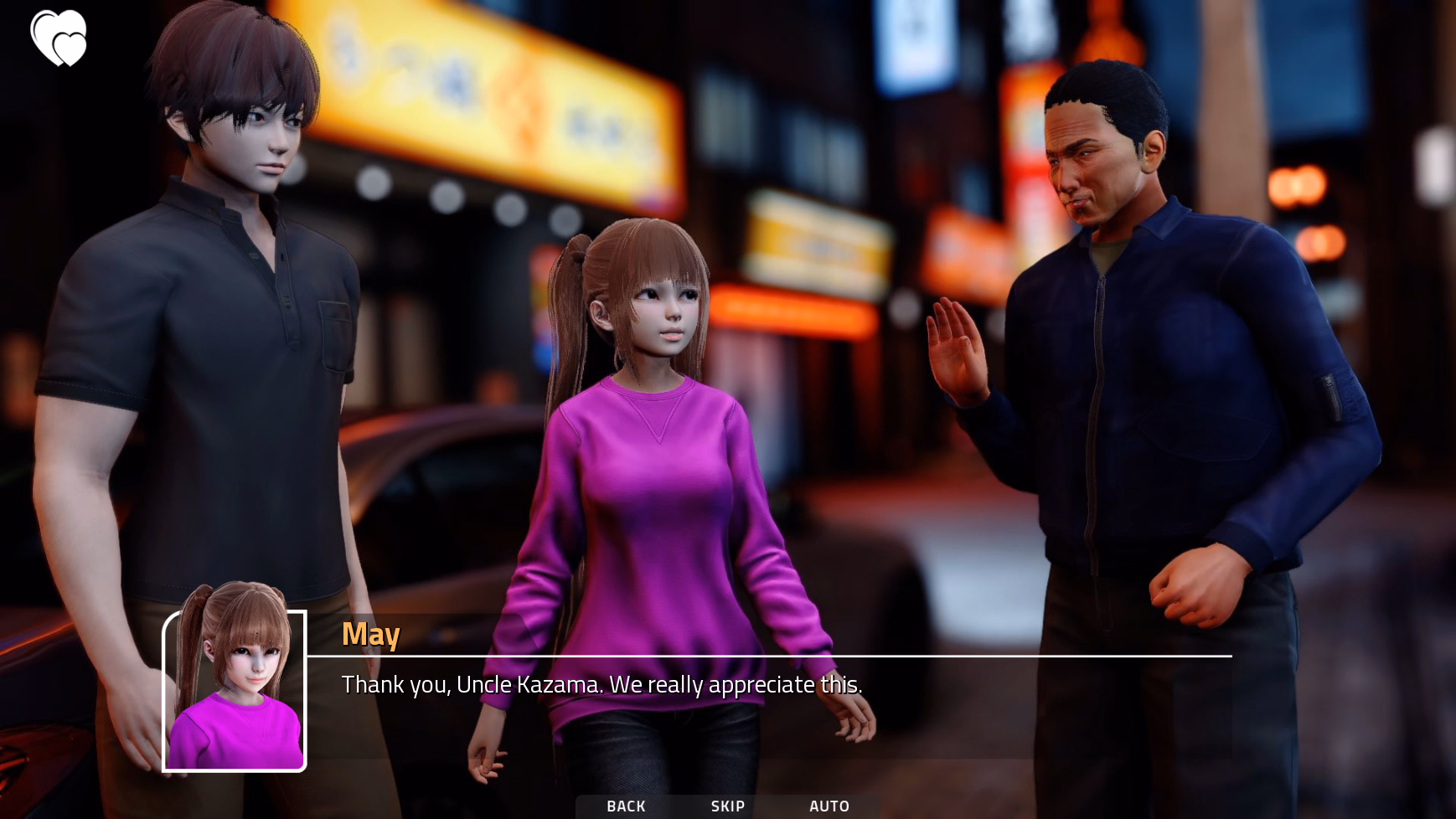
Task: Click the dialogue separator line under May
Action: click(x=771, y=657)
